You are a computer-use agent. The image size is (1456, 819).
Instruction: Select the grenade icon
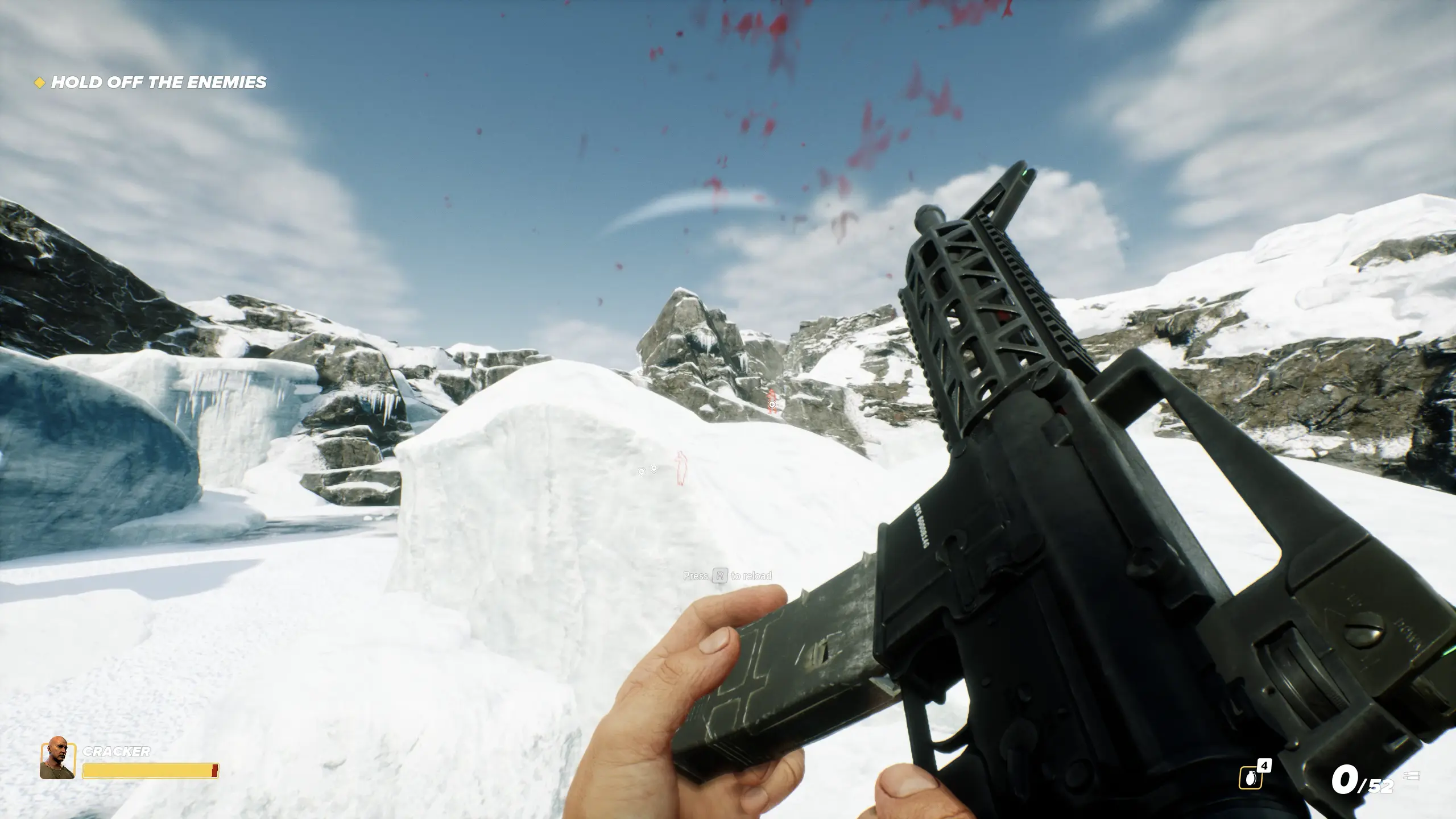click(1250, 777)
